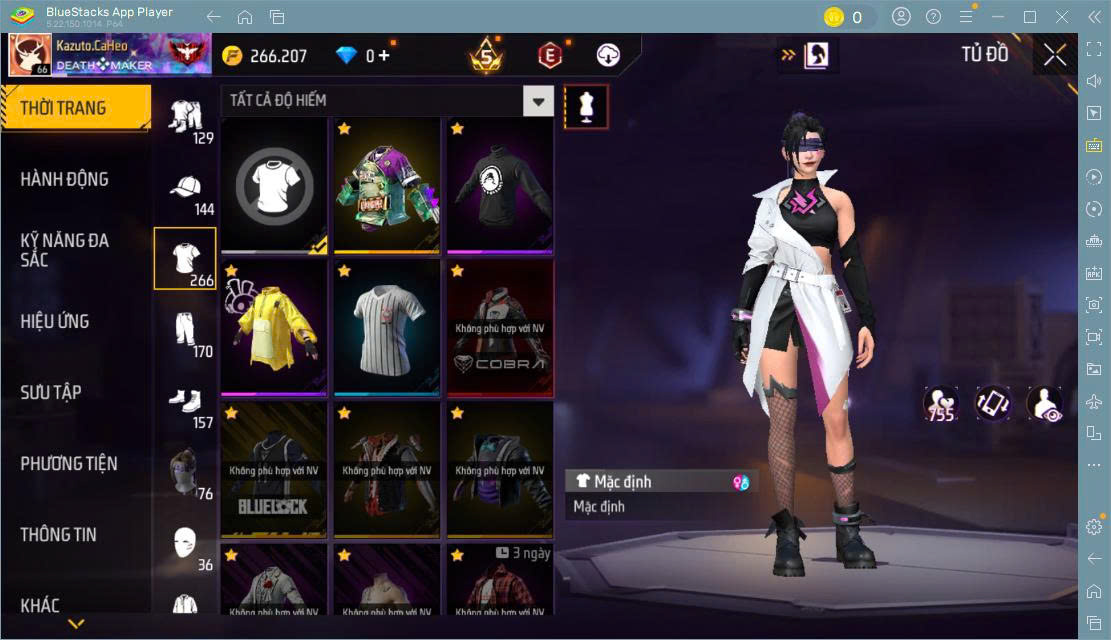Maximize the BlueStacks window
Viewport: 1111px width, 640px height.
[1030, 16]
